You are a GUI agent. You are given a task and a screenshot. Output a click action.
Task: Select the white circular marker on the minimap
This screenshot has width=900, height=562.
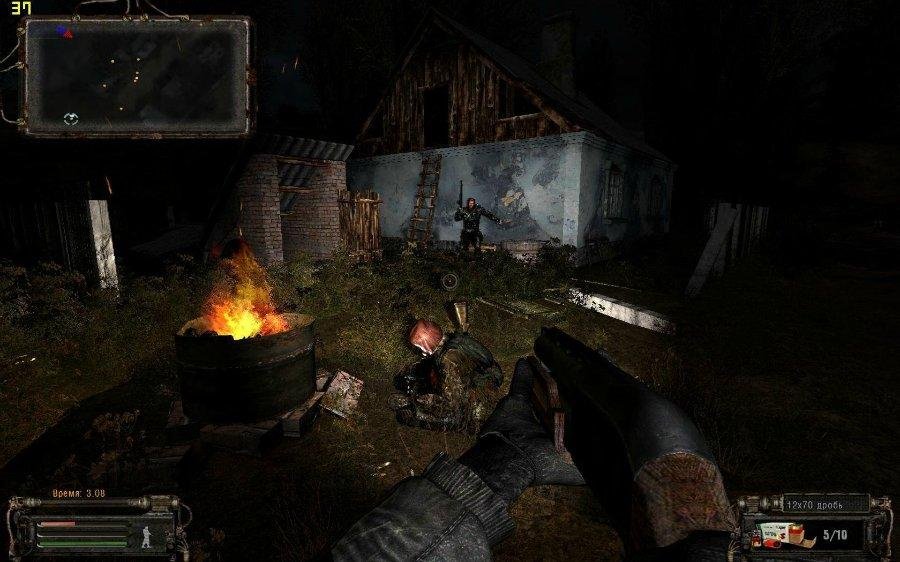point(70,119)
